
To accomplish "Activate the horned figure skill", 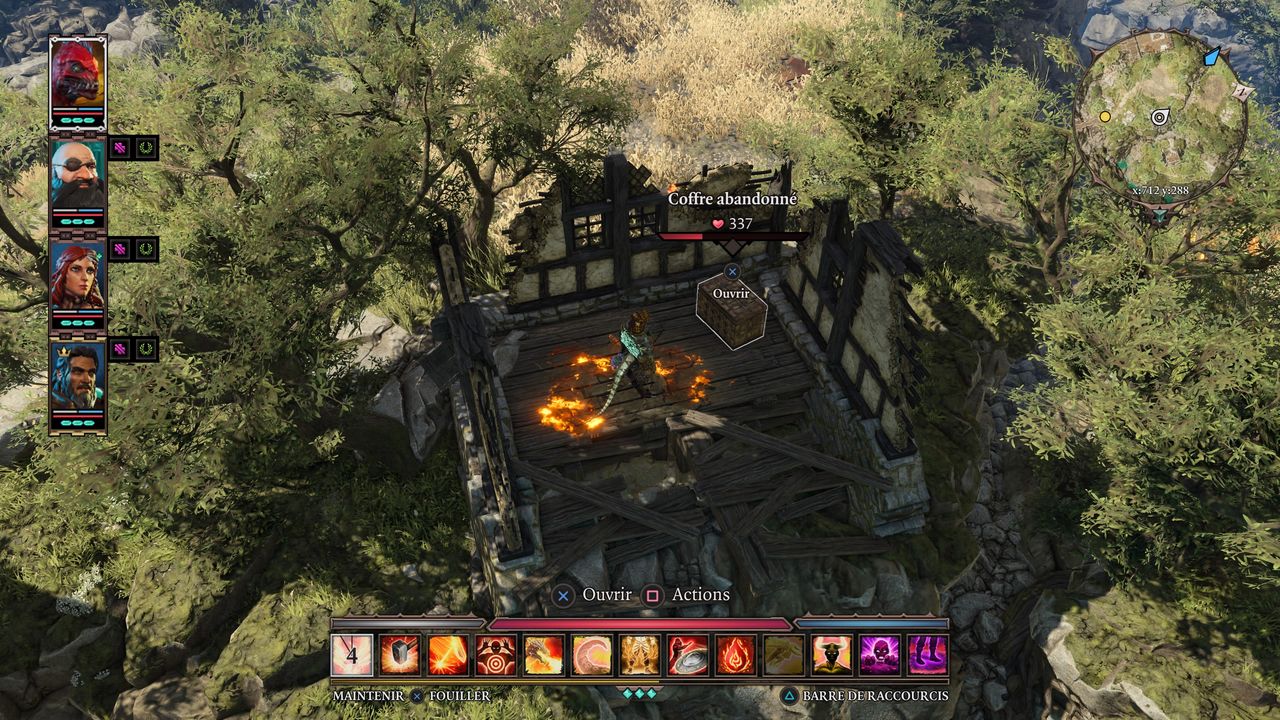I will click(832, 655).
